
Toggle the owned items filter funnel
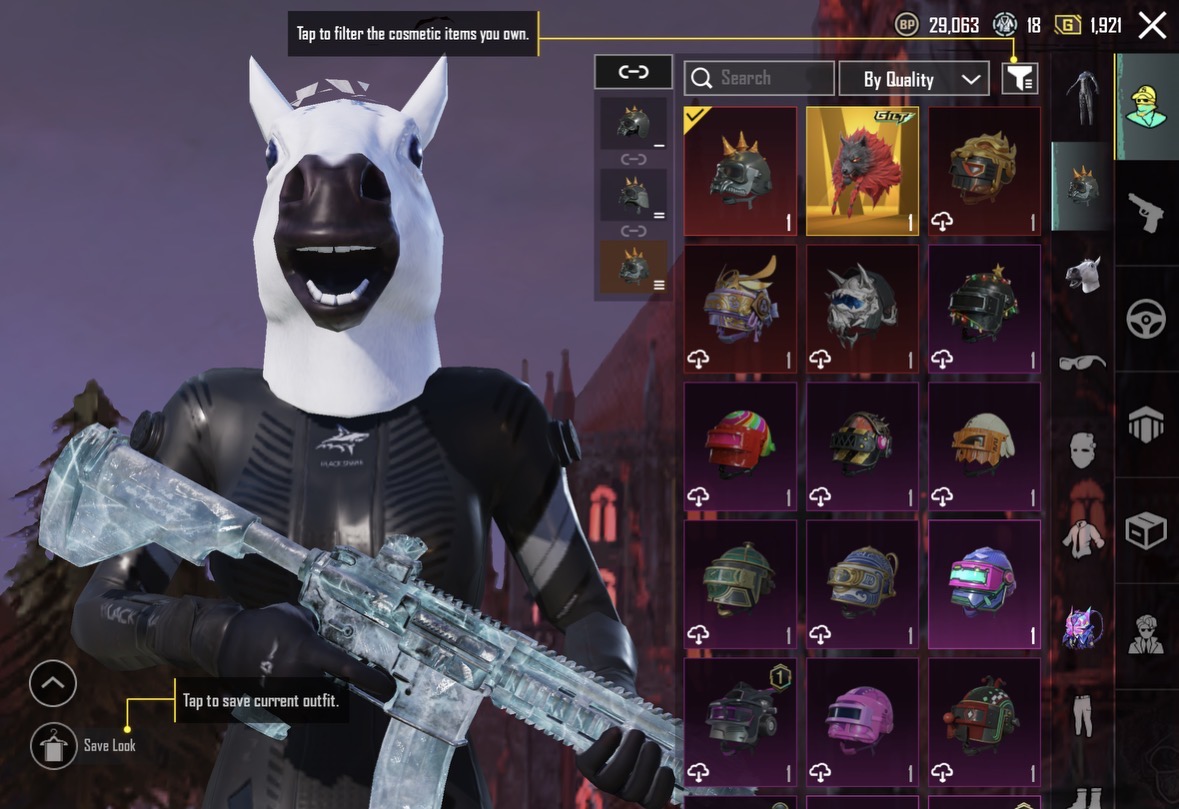[x=1020, y=78]
